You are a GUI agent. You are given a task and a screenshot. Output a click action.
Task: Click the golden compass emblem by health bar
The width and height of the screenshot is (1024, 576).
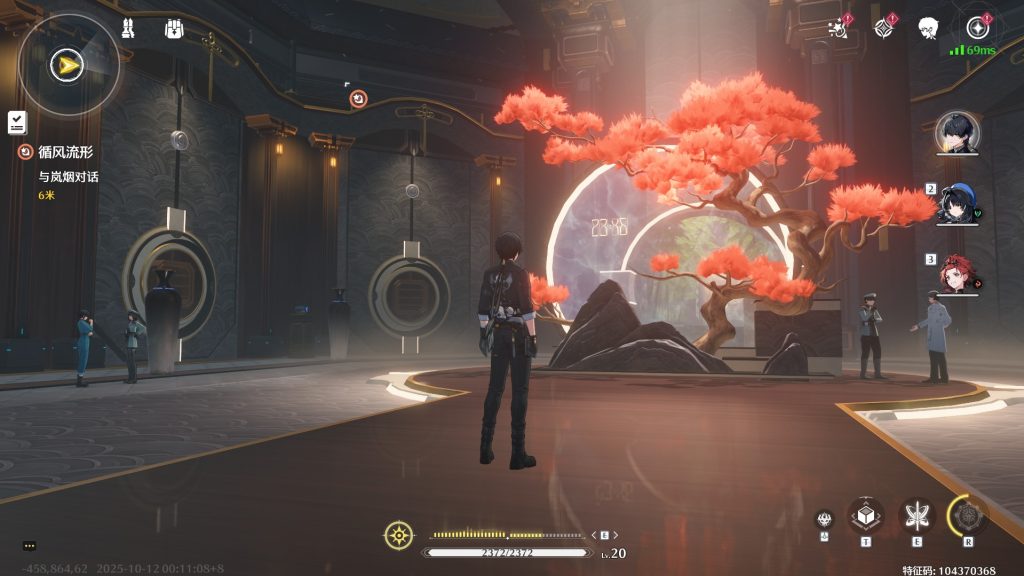pyautogui.click(x=399, y=535)
